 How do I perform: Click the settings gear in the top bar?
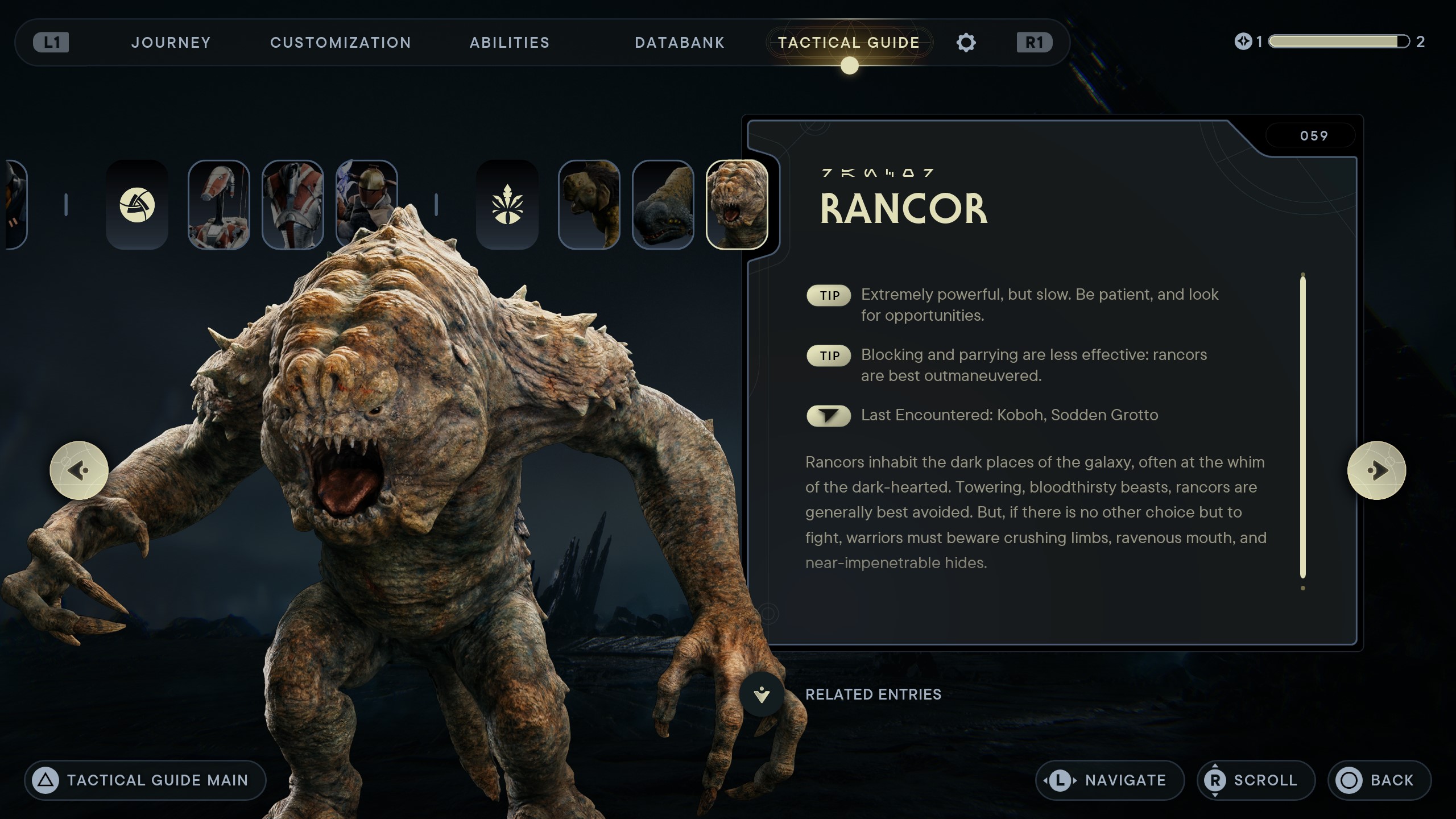pos(966,42)
